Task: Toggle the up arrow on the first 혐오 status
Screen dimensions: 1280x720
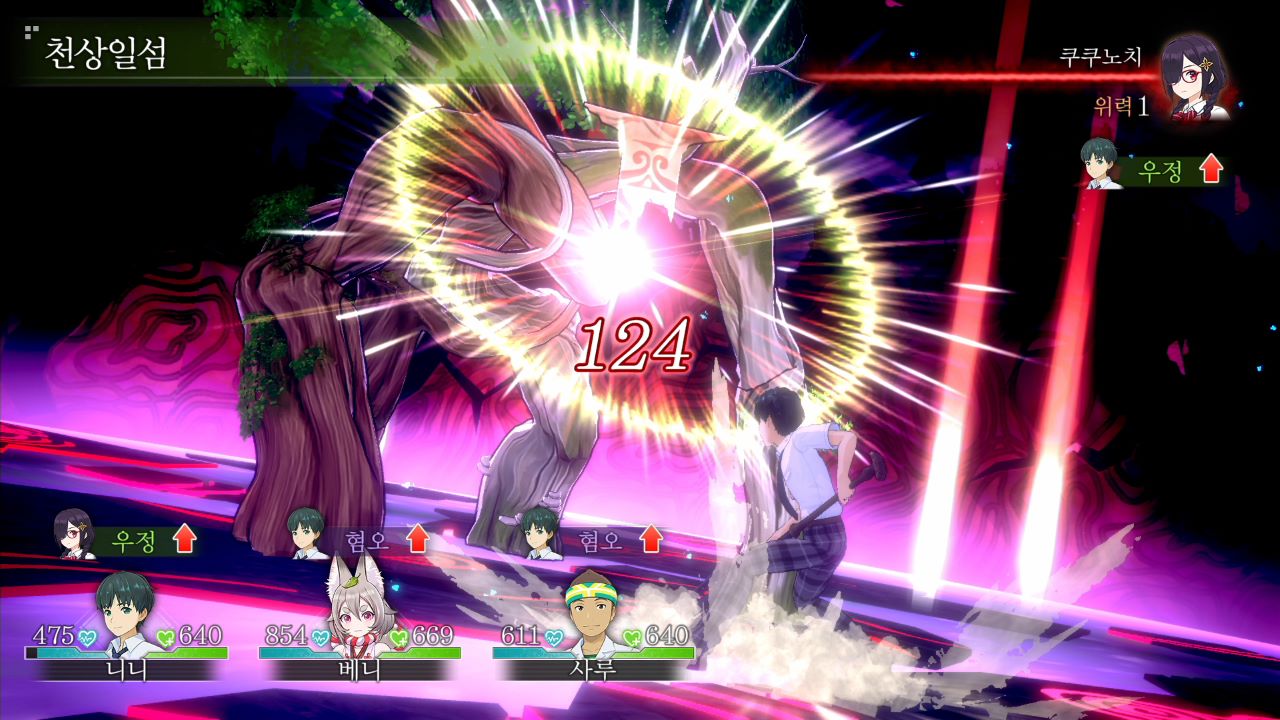Action: (418, 541)
